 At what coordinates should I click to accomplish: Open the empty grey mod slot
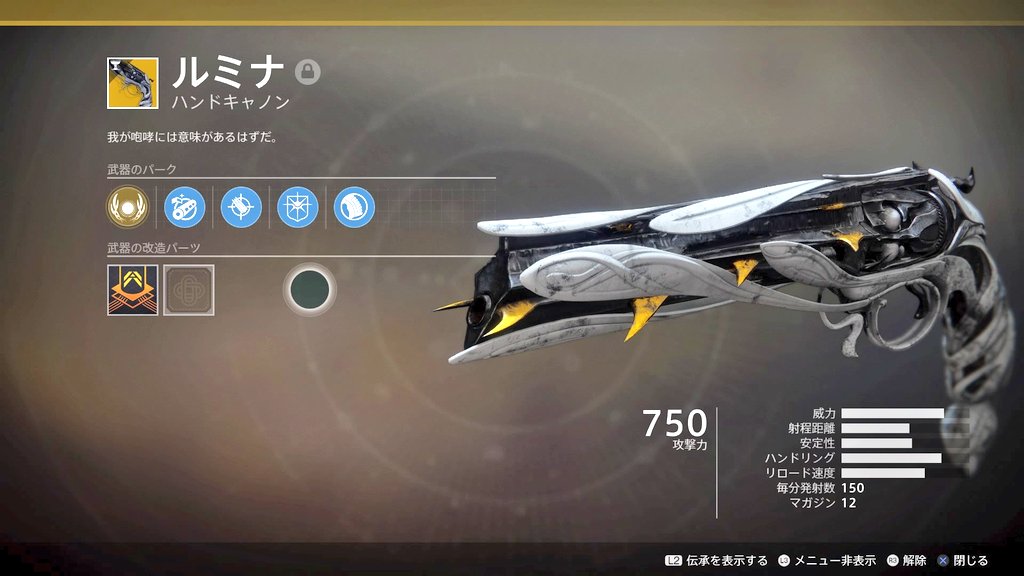point(189,290)
